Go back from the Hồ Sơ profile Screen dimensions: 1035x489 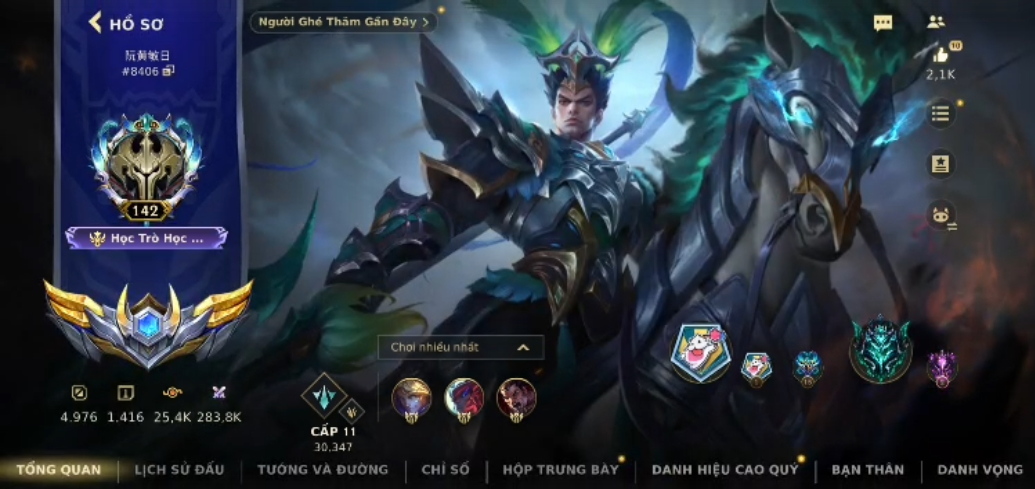coord(96,22)
